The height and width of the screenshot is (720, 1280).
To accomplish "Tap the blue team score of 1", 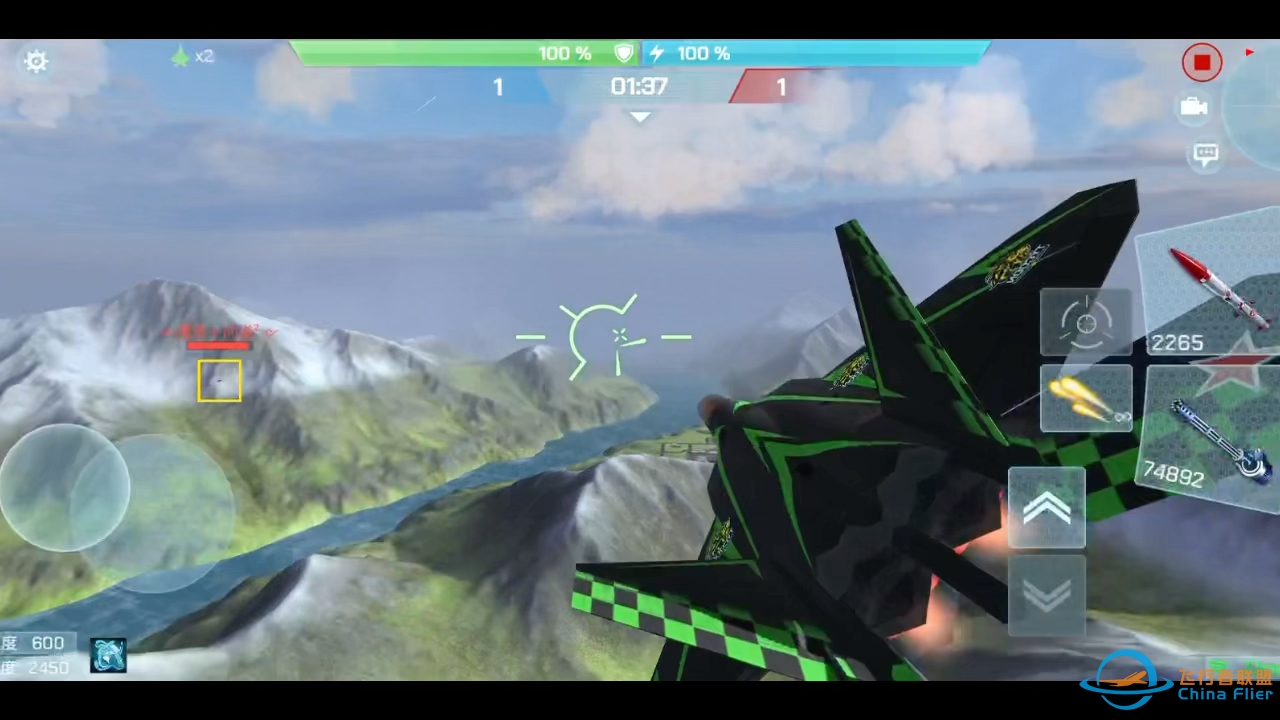I will point(497,87).
